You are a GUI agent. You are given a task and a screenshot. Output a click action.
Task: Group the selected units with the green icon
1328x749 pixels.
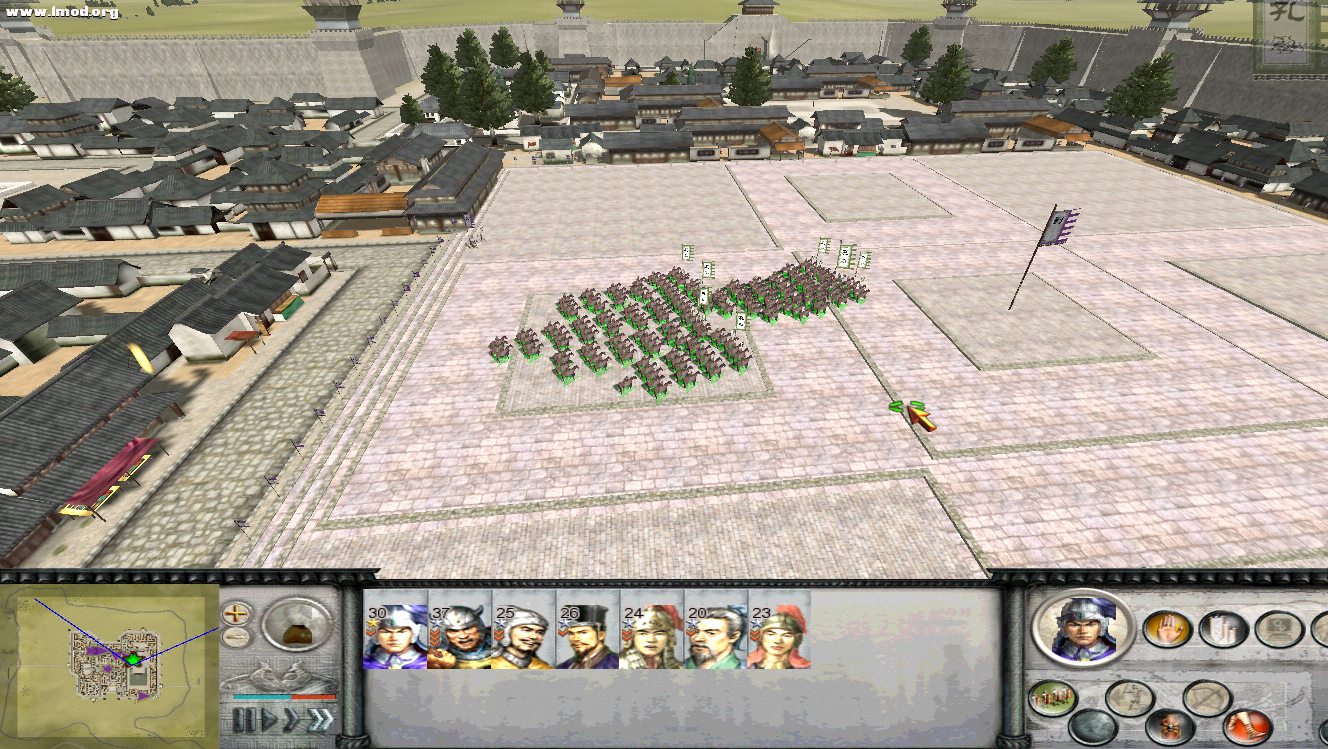pyautogui.click(x=1053, y=696)
